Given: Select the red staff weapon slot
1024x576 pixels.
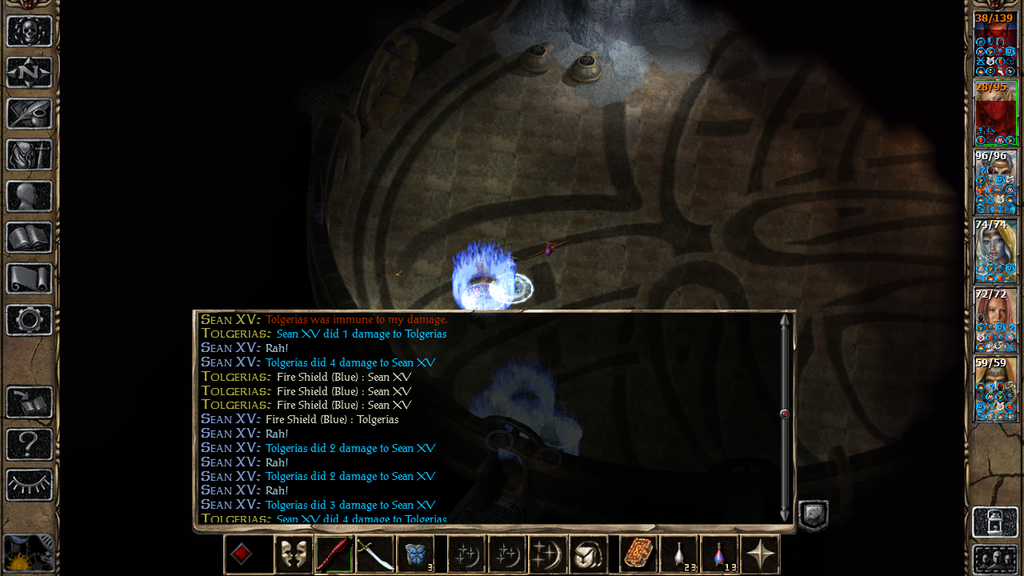Looking at the screenshot, I should [x=333, y=554].
